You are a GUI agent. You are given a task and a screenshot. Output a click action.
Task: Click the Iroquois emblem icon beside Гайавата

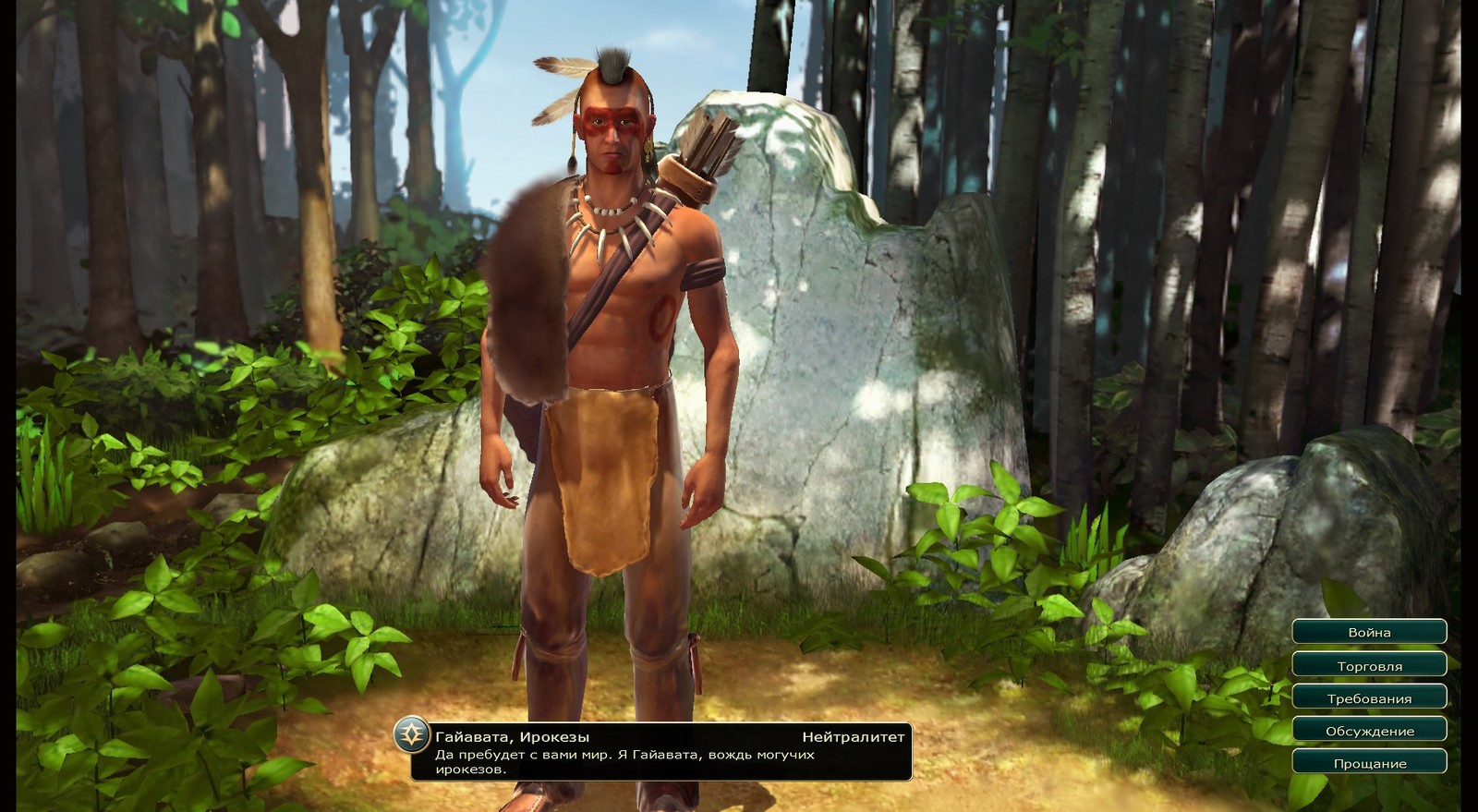click(411, 735)
